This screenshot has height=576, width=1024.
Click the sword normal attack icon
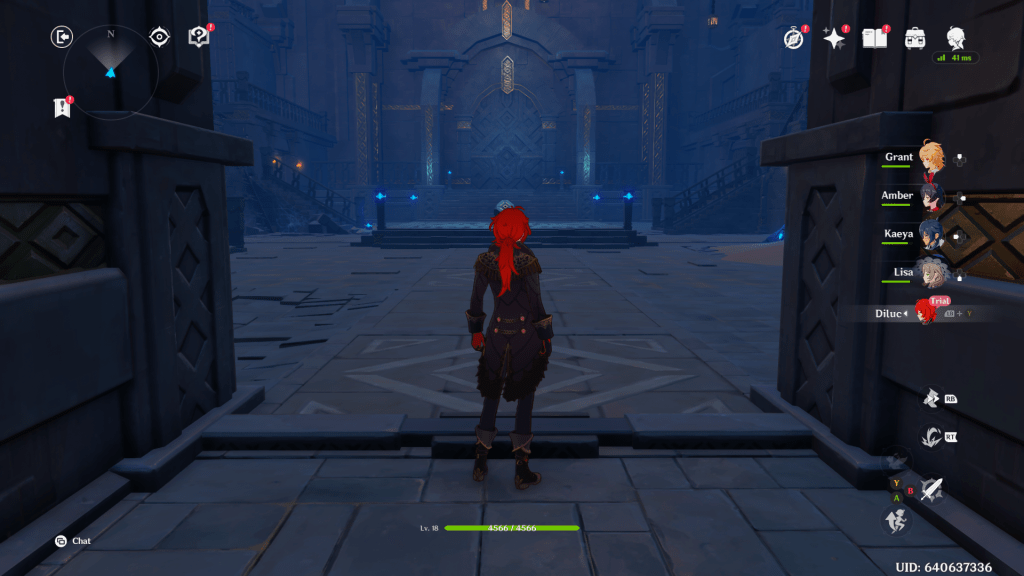click(x=933, y=490)
